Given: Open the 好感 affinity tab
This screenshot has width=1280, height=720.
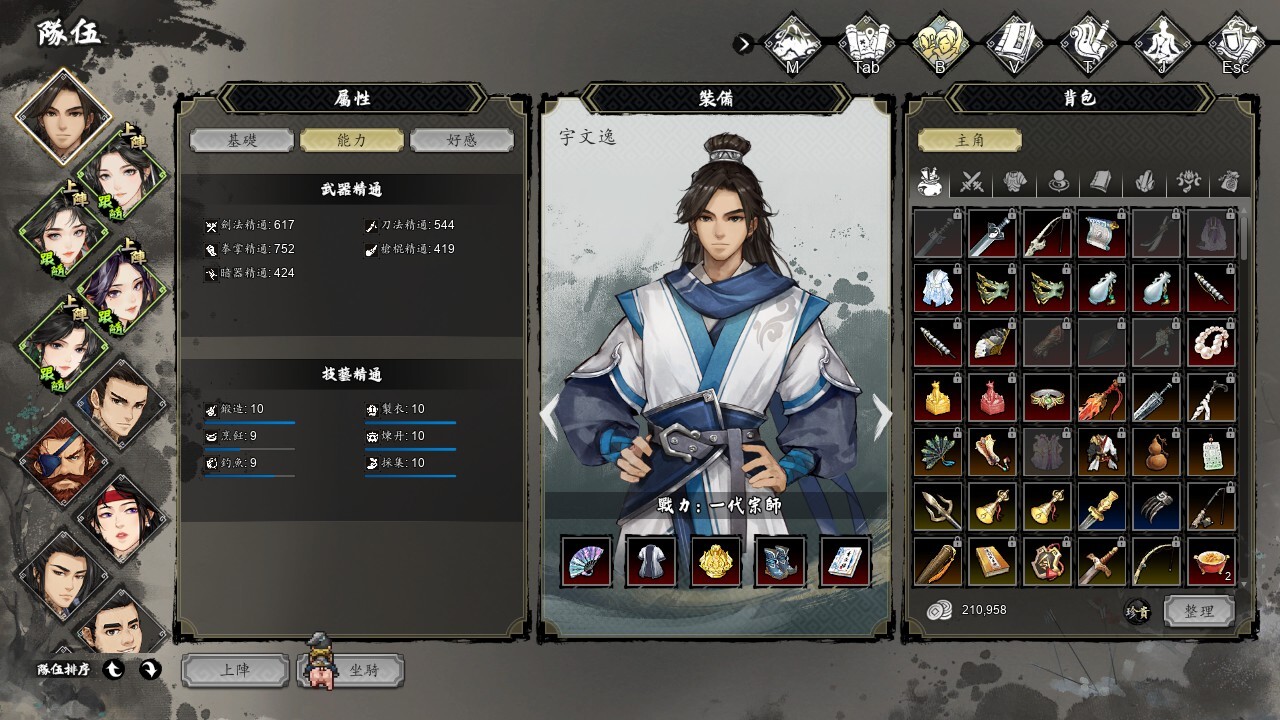Looking at the screenshot, I should 462,140.
